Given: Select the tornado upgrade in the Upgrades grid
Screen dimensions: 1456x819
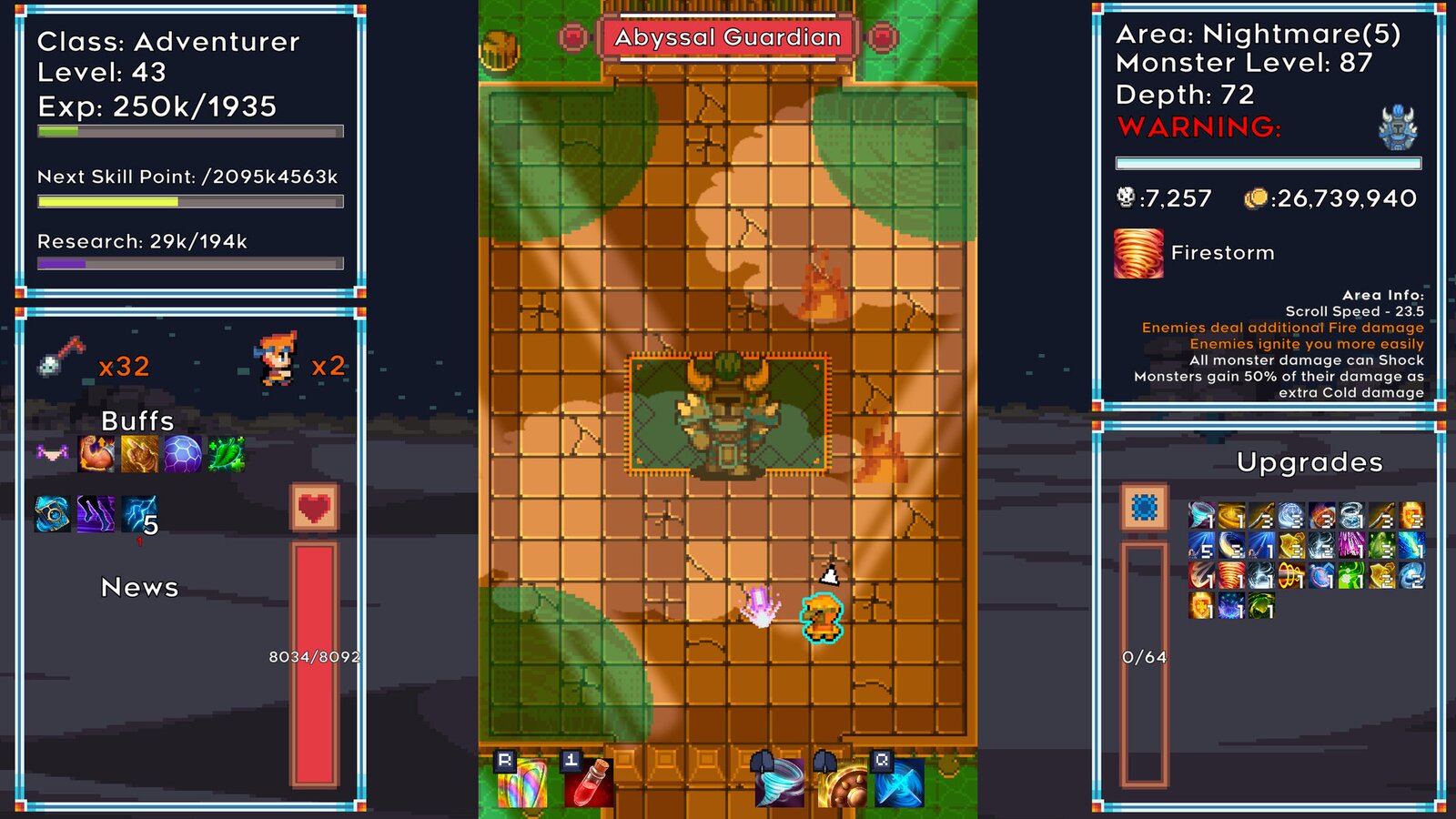Looking at the screenshot, I should 1200,516.
